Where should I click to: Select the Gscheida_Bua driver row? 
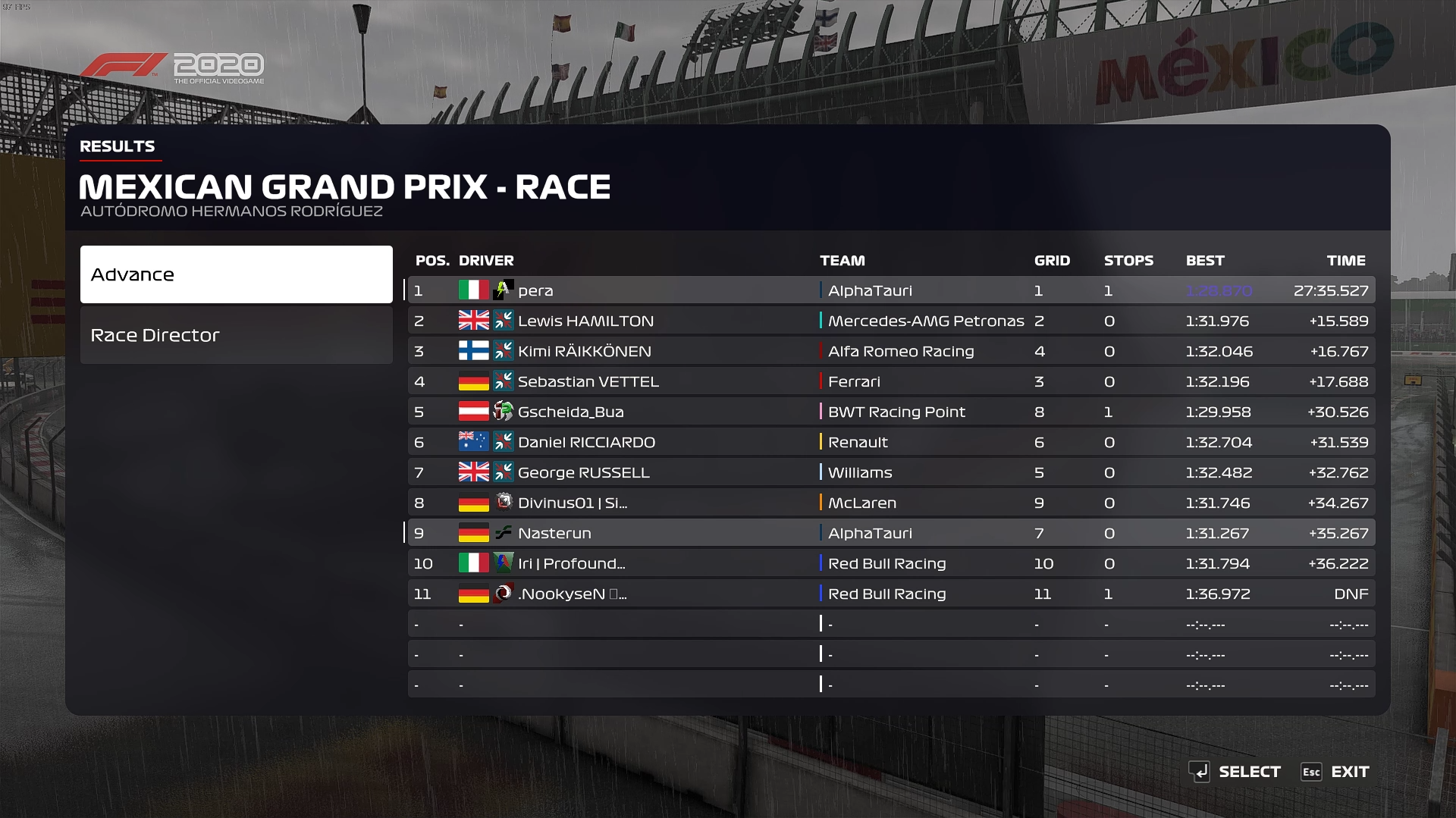pyautogui.click(x=891, y=412)
